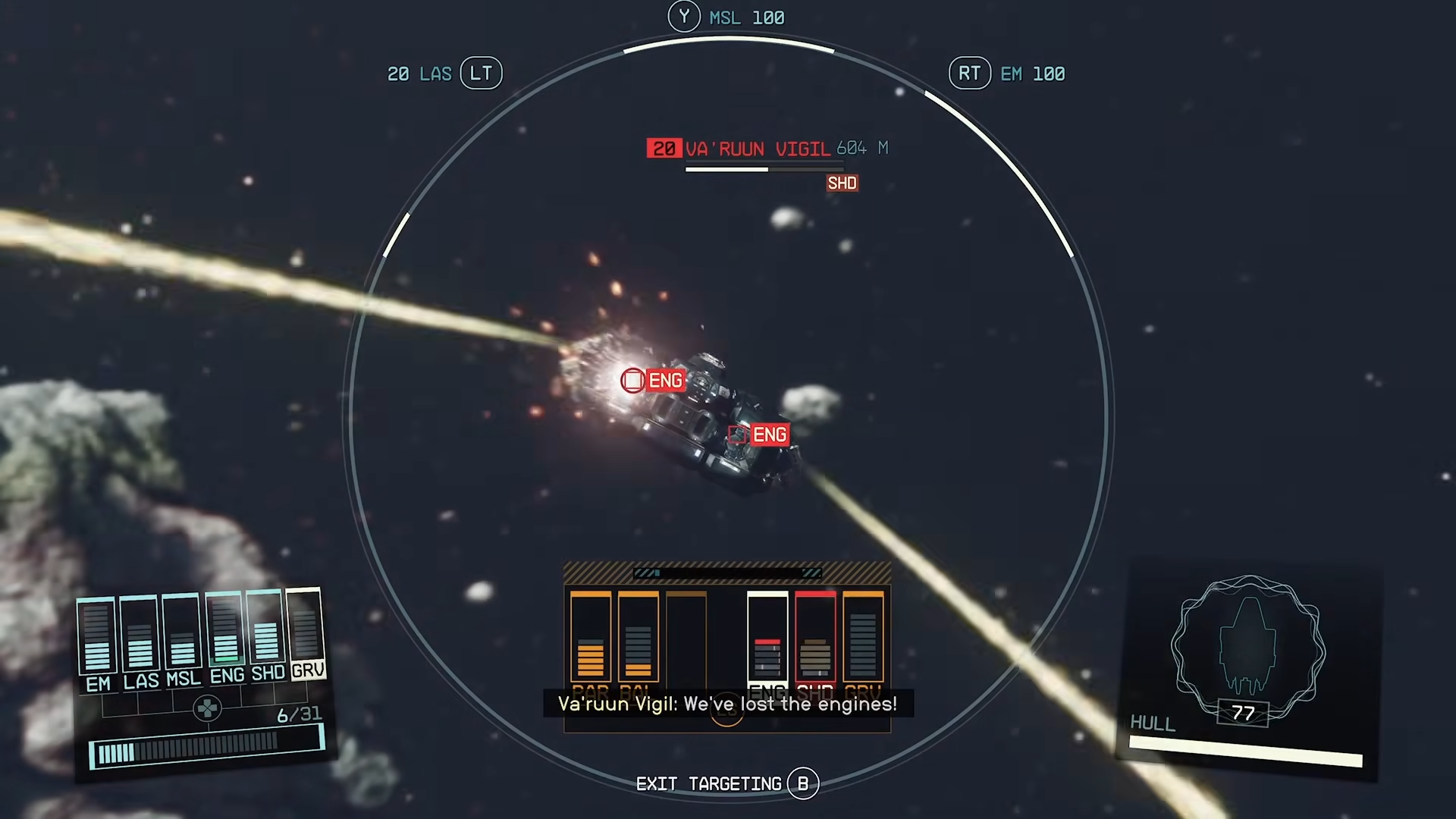This screenshot has width=1456, height=819.
Task: Click the Exit Targeting label
Action: [x=708, y=783]
